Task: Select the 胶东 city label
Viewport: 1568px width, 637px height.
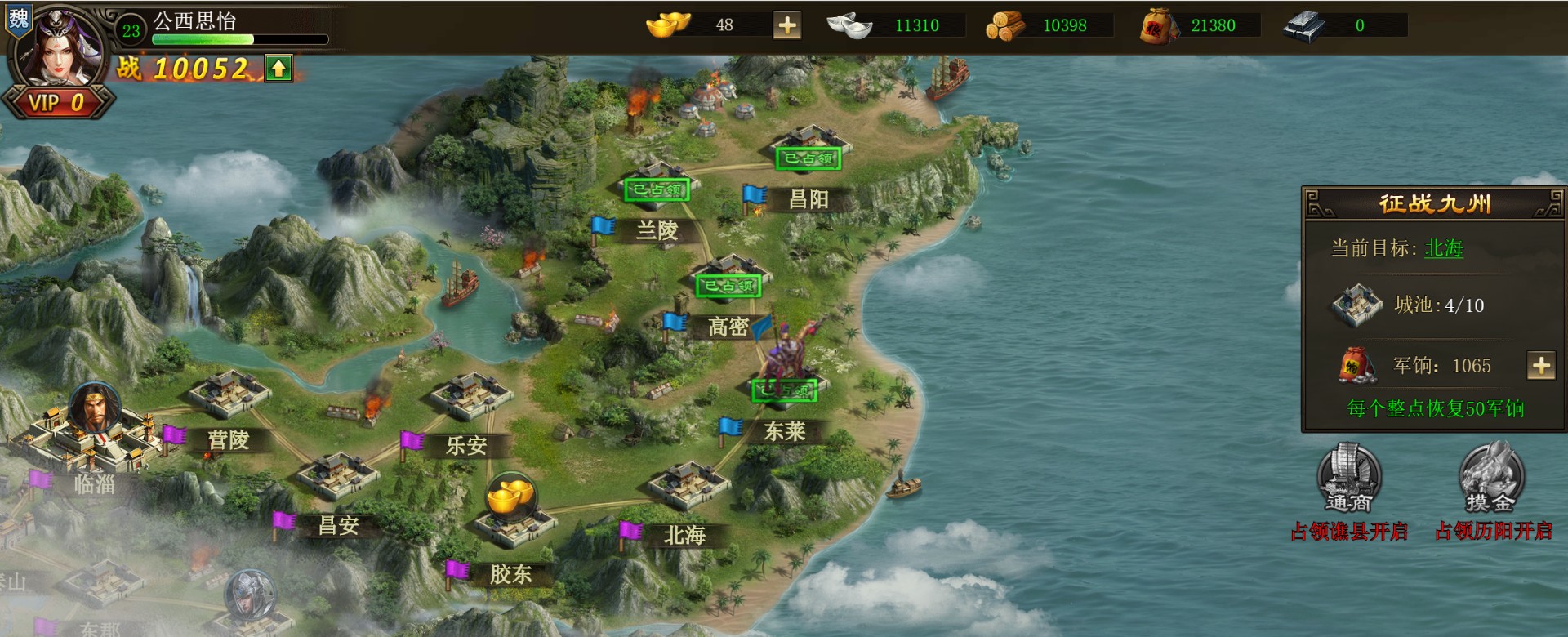Action: [510, 574]
